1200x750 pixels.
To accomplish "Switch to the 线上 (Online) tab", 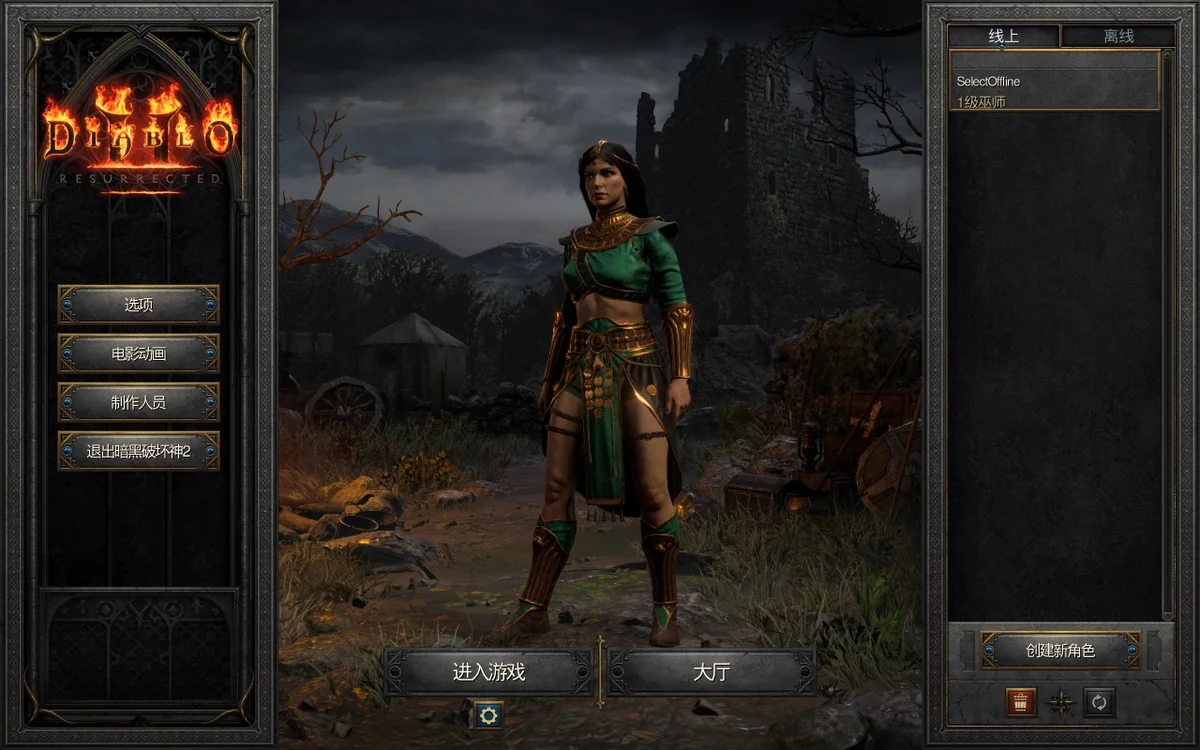I will (1003, 37).
